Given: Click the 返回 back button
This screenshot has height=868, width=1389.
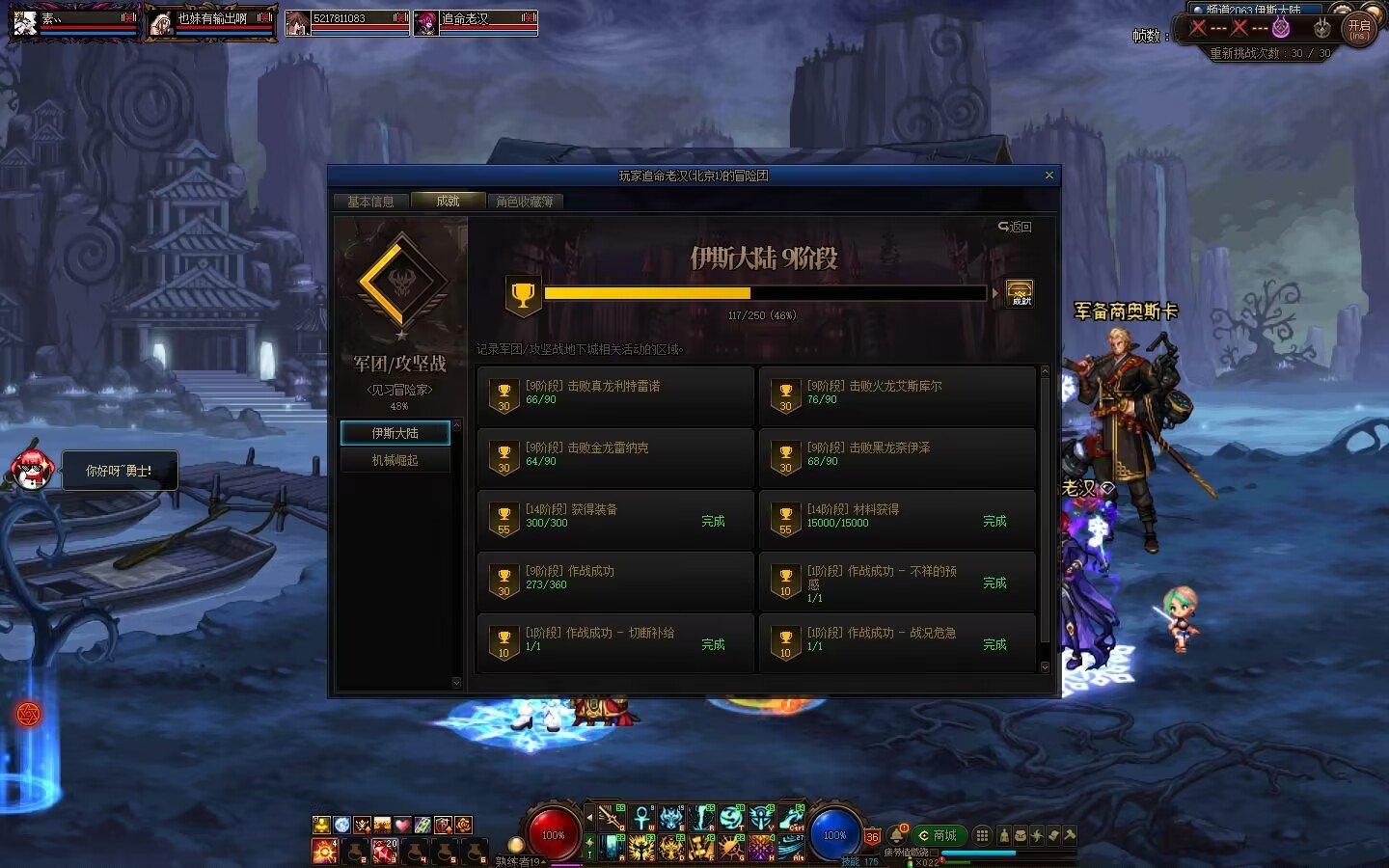Looking at the screenshot, I should 1015,227.
